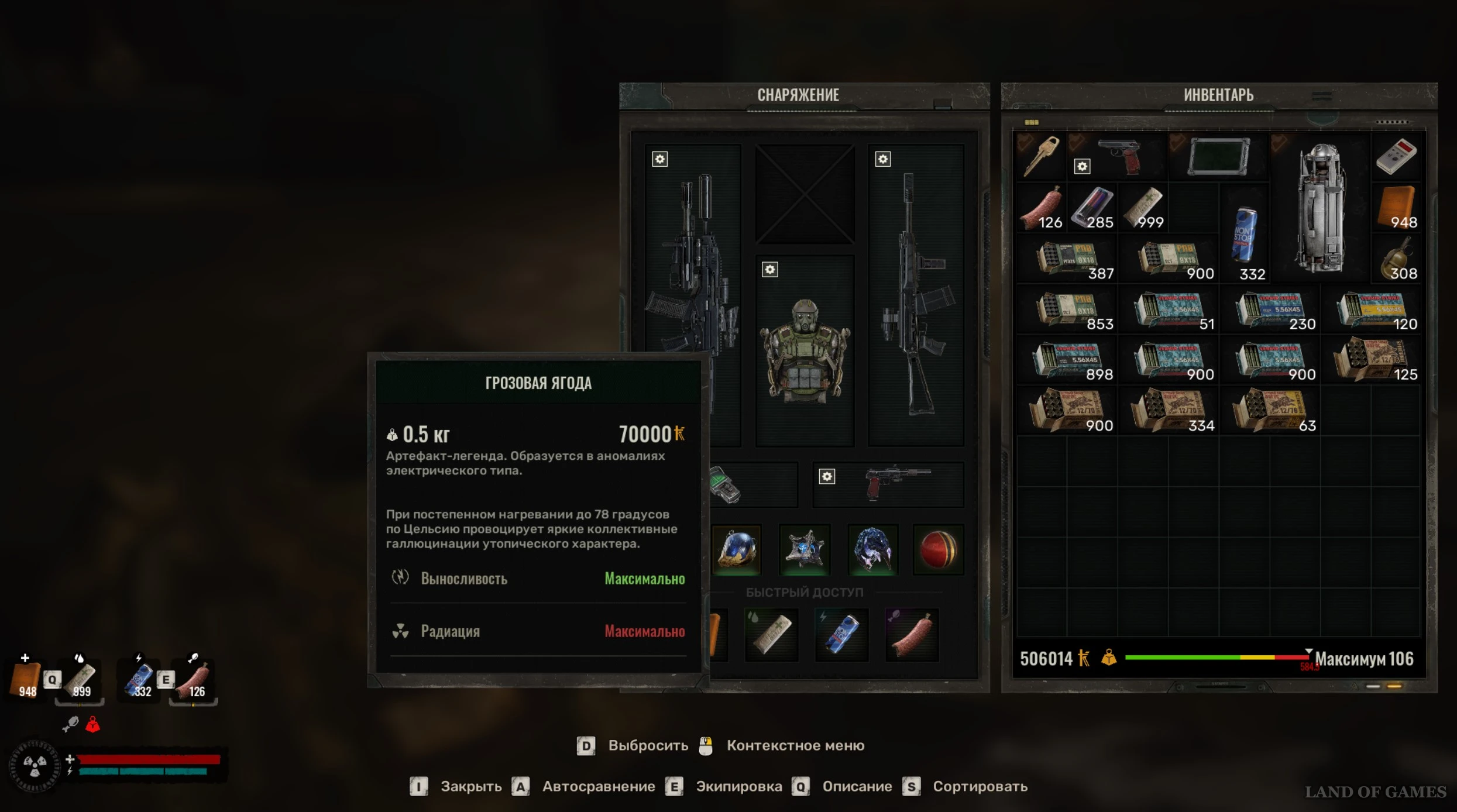1457x812 pixels.
Task: Select the bandage stack of 999
Action: [1143, 208]
